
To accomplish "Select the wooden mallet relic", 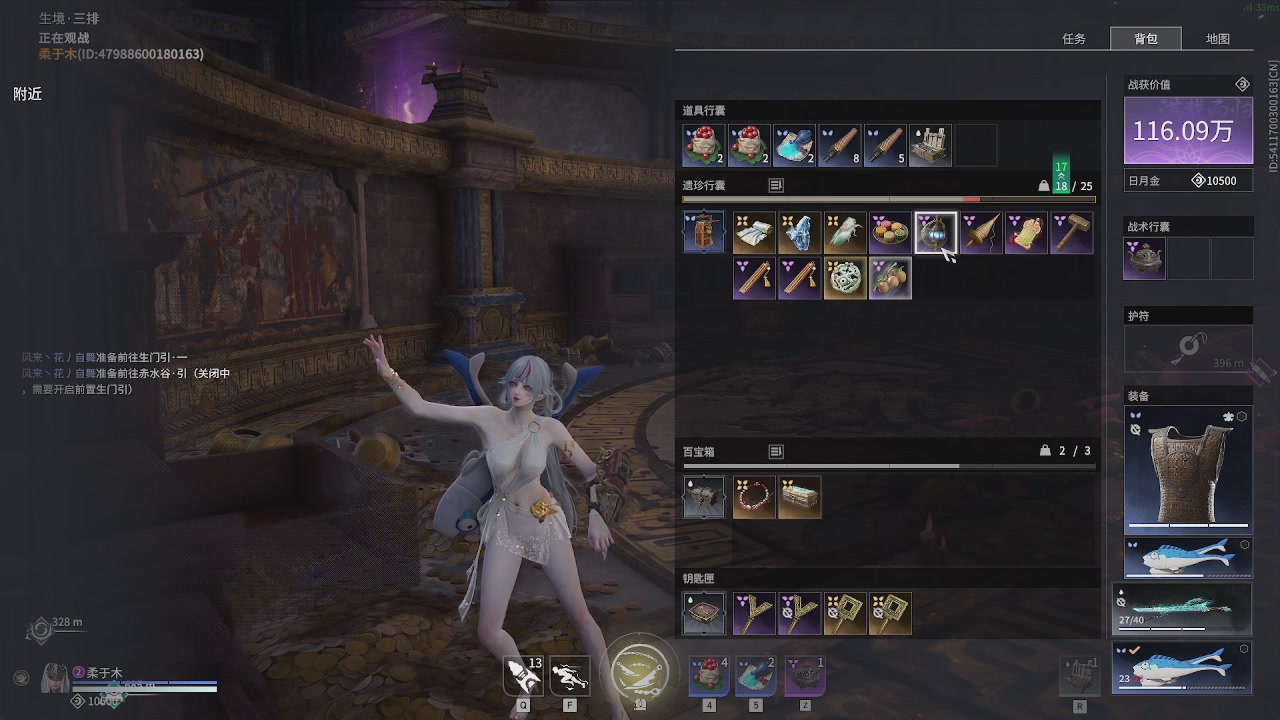I will [1072, 233].
